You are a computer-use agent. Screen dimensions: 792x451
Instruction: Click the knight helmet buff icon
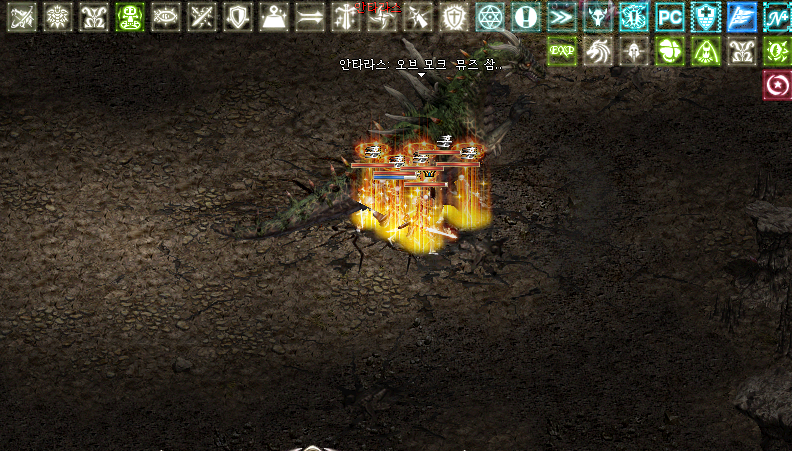(634, 51)
